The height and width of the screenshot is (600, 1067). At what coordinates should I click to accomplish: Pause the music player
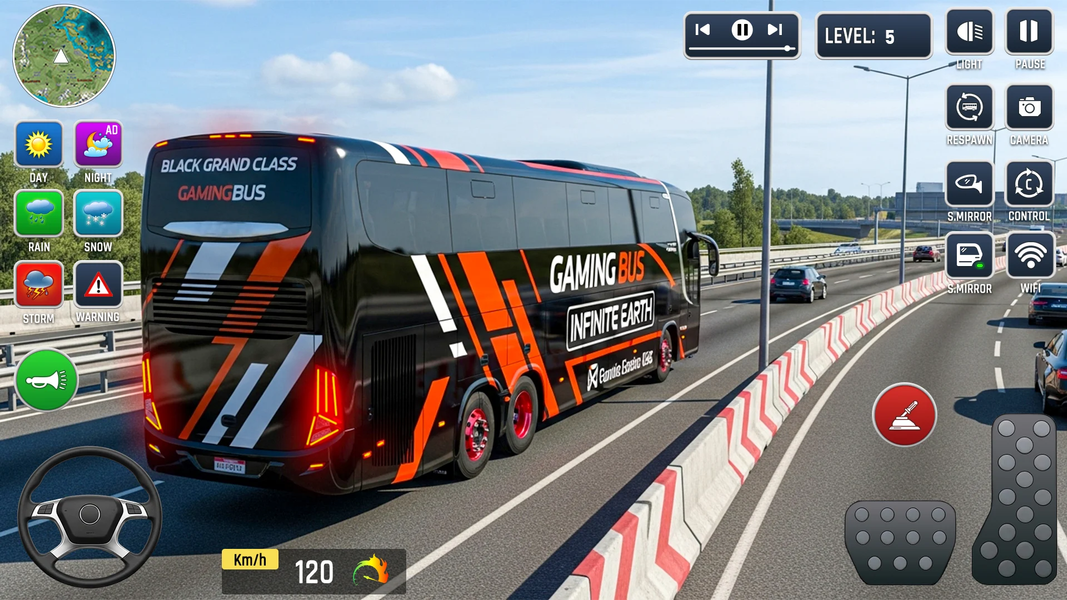742,30
